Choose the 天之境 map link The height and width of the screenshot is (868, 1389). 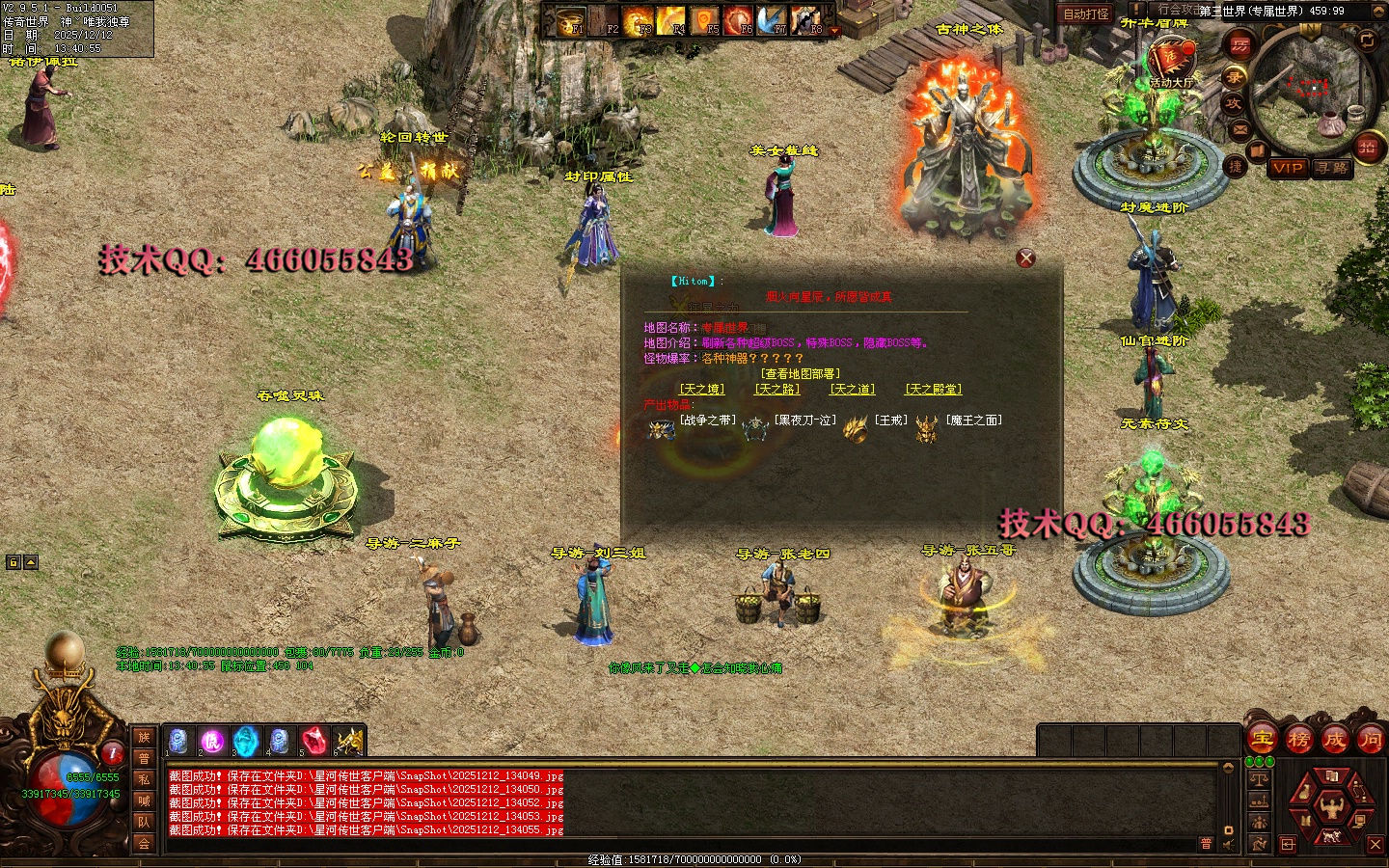click(701, 390)
